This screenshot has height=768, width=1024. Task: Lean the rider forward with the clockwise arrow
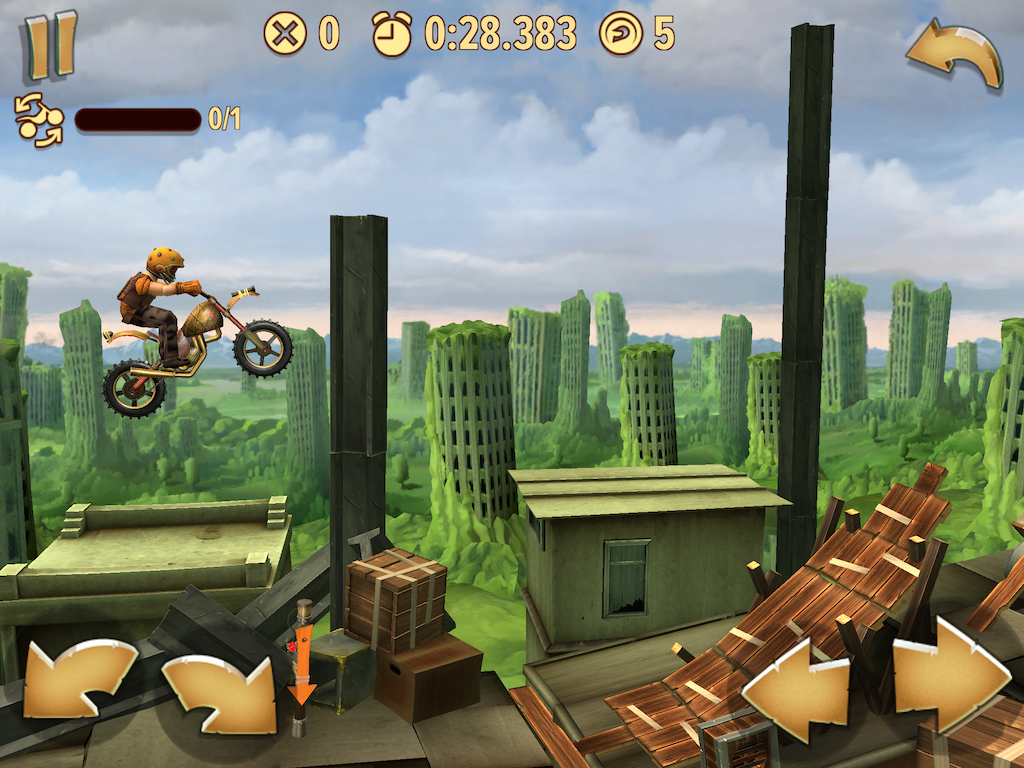pos(219,692)
